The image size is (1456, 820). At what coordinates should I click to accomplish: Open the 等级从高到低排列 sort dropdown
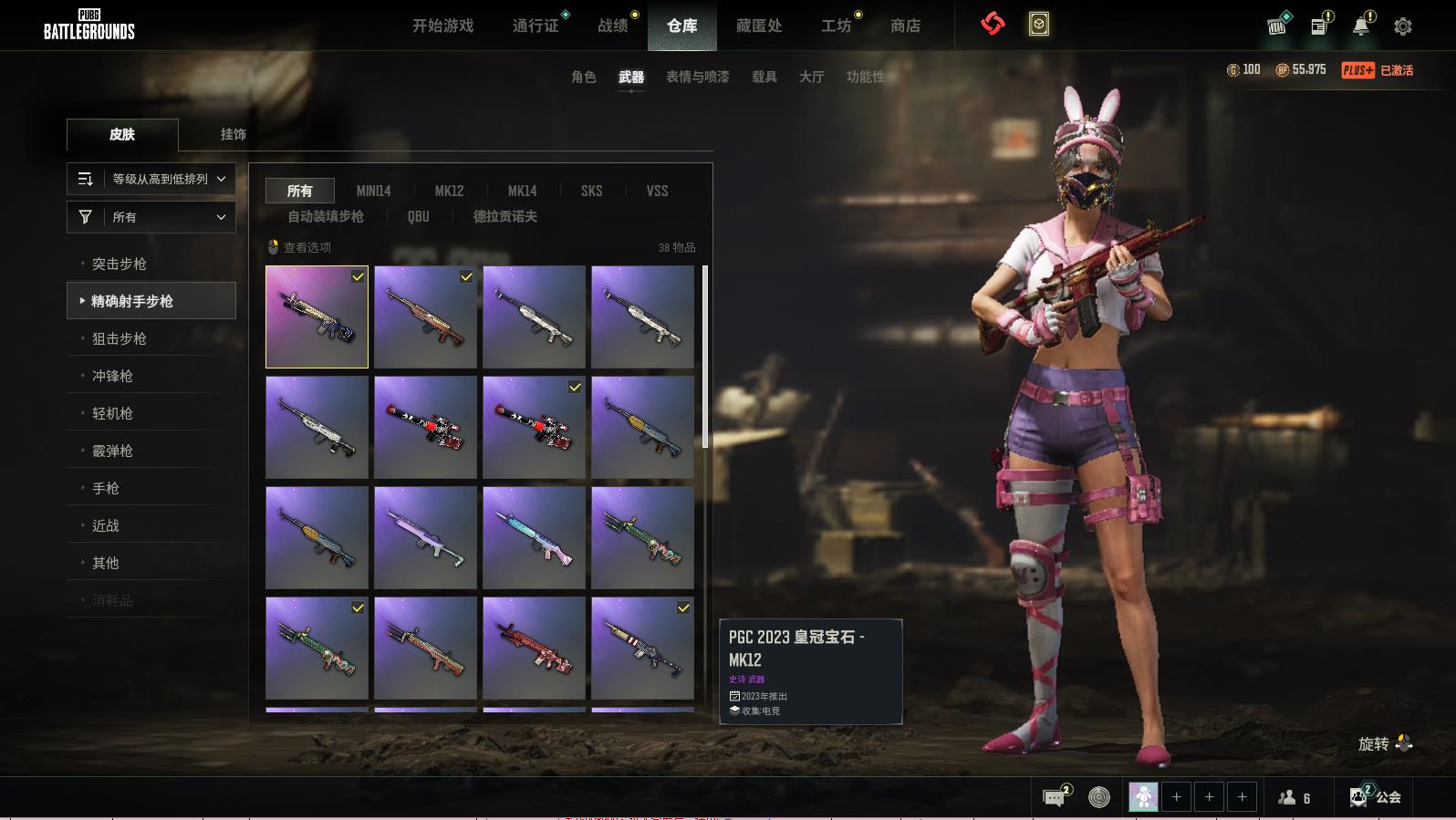tap(151, 179)
